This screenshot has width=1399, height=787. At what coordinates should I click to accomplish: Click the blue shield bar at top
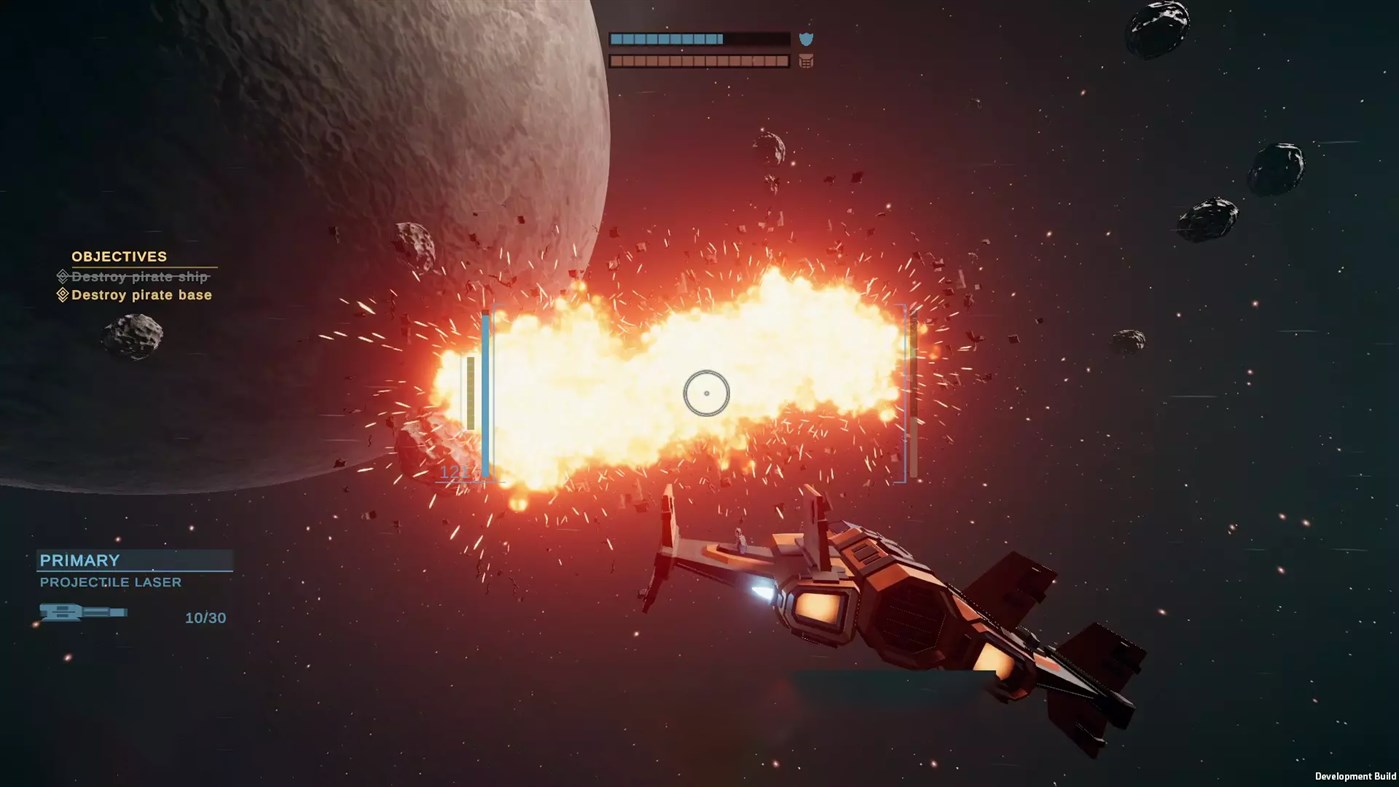tap(668, 38)
